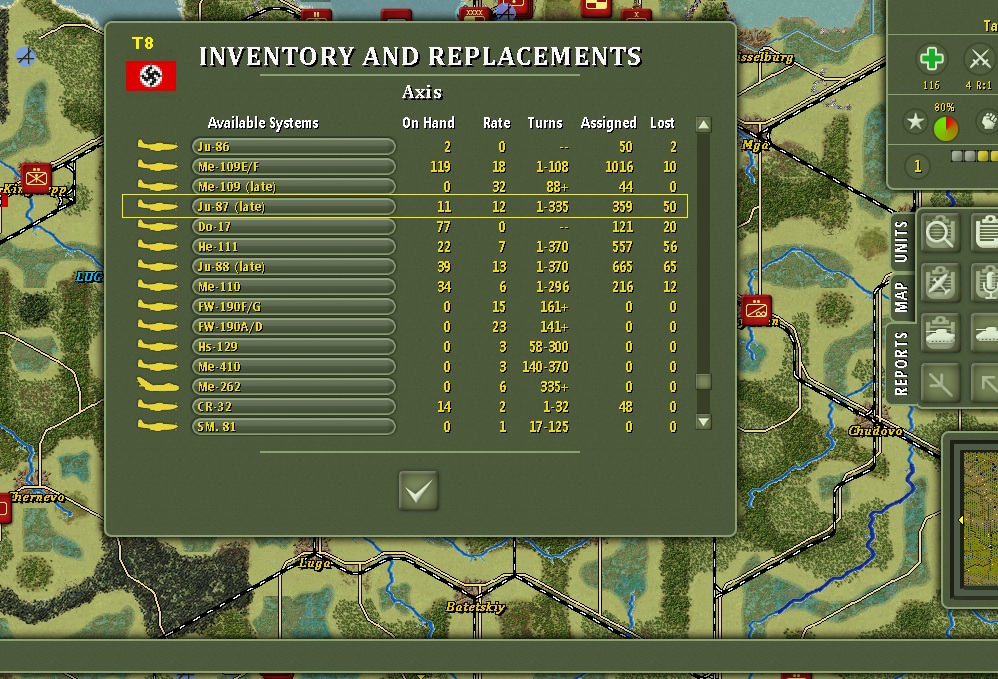The image size is (998, 679).
Task: Select the highlighted Ju-87 (late) row
Action: (293, 207)
